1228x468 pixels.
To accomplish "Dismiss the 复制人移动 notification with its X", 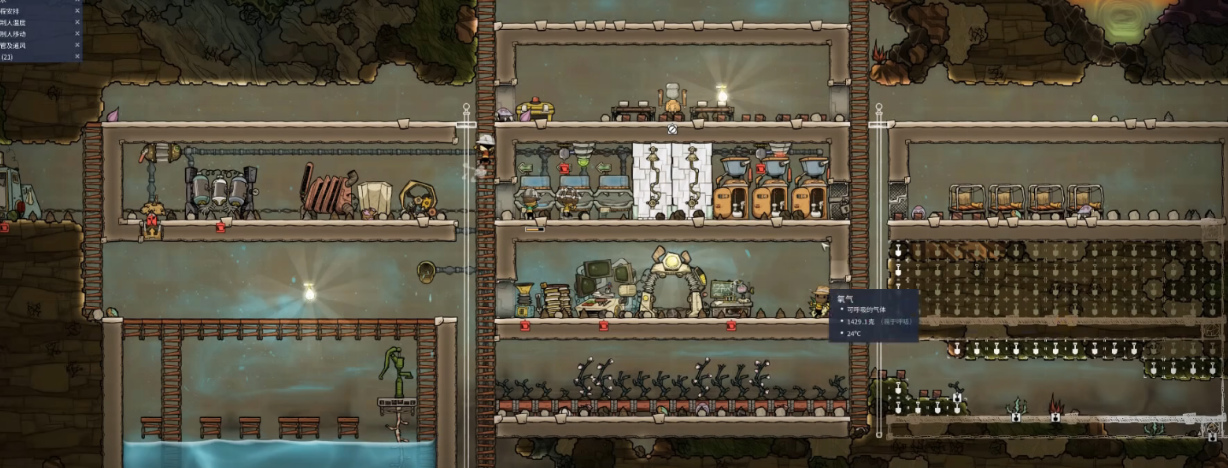I will [77, 32].
